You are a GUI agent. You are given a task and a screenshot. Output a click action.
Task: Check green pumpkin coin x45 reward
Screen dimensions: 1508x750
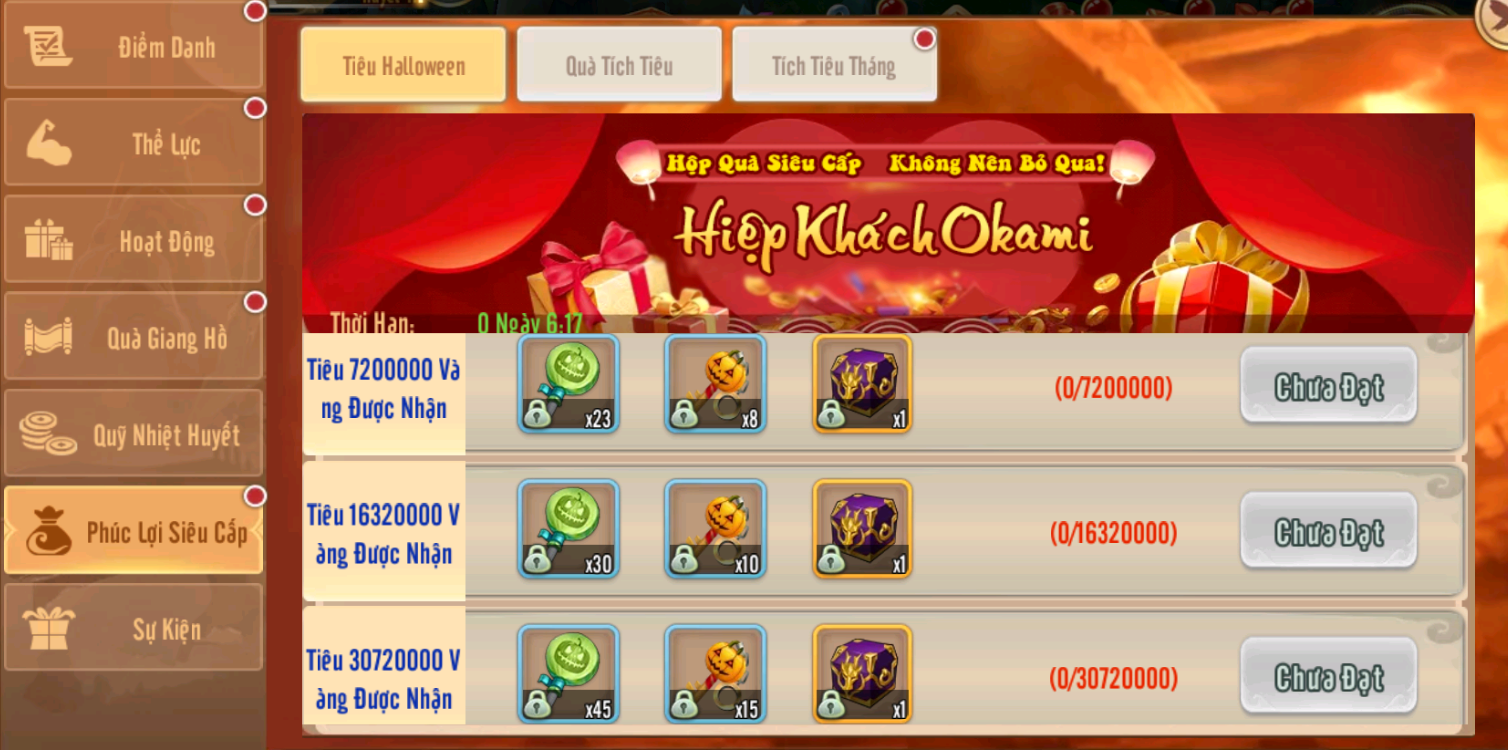coord(568,674)
